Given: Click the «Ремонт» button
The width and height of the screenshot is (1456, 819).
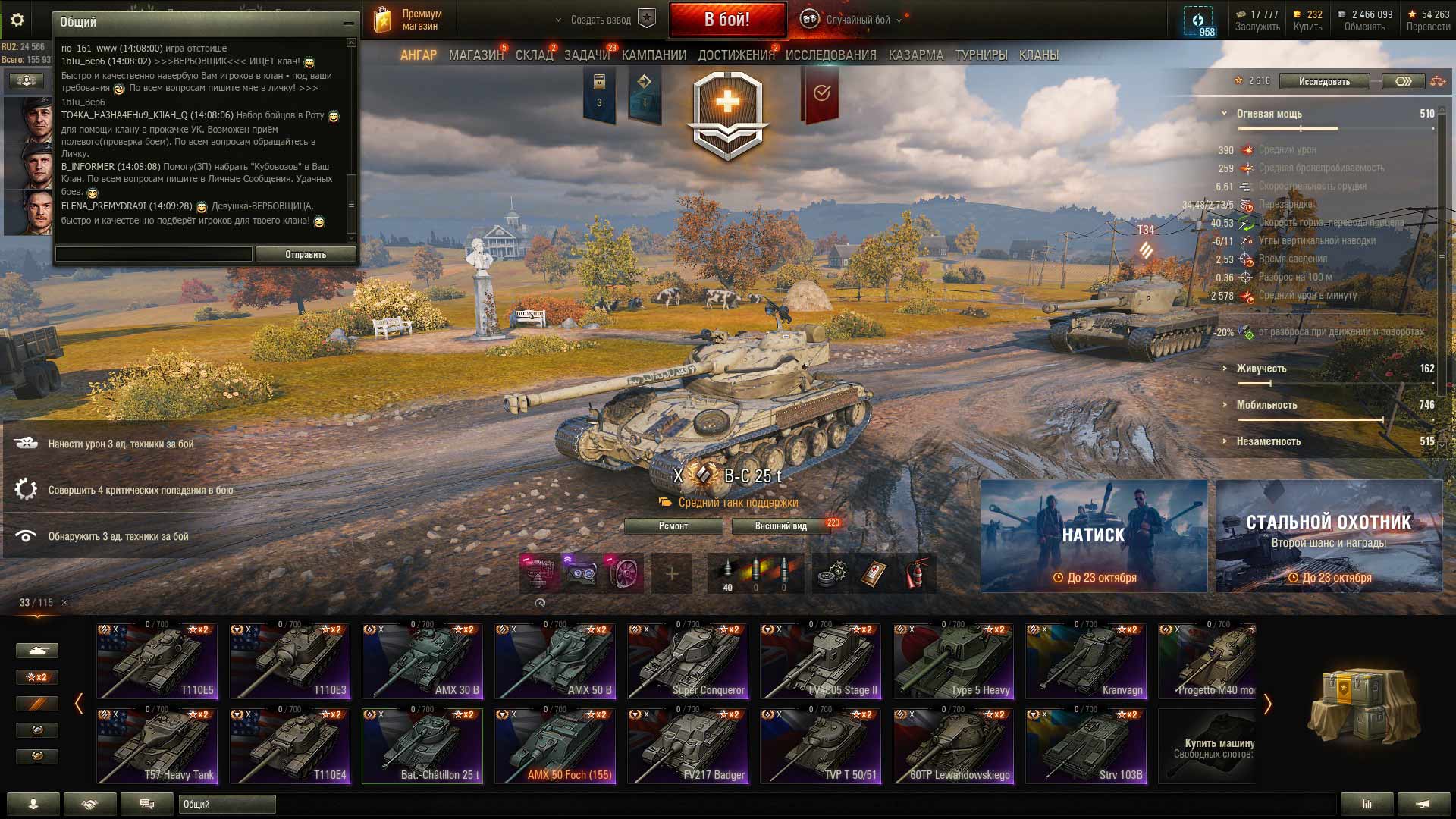Looking at the screenshot, I should (x=673, y=526).
